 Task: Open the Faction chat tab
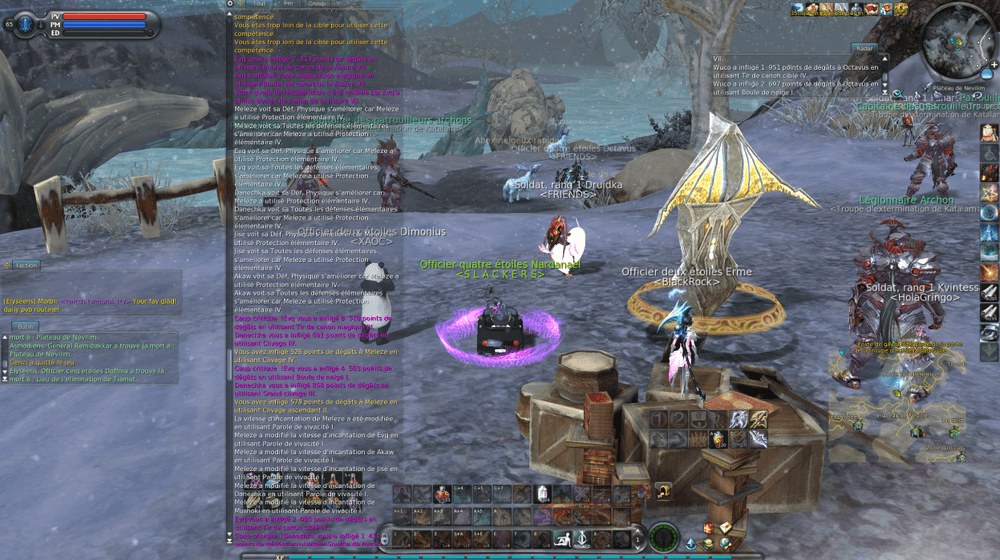26,265
